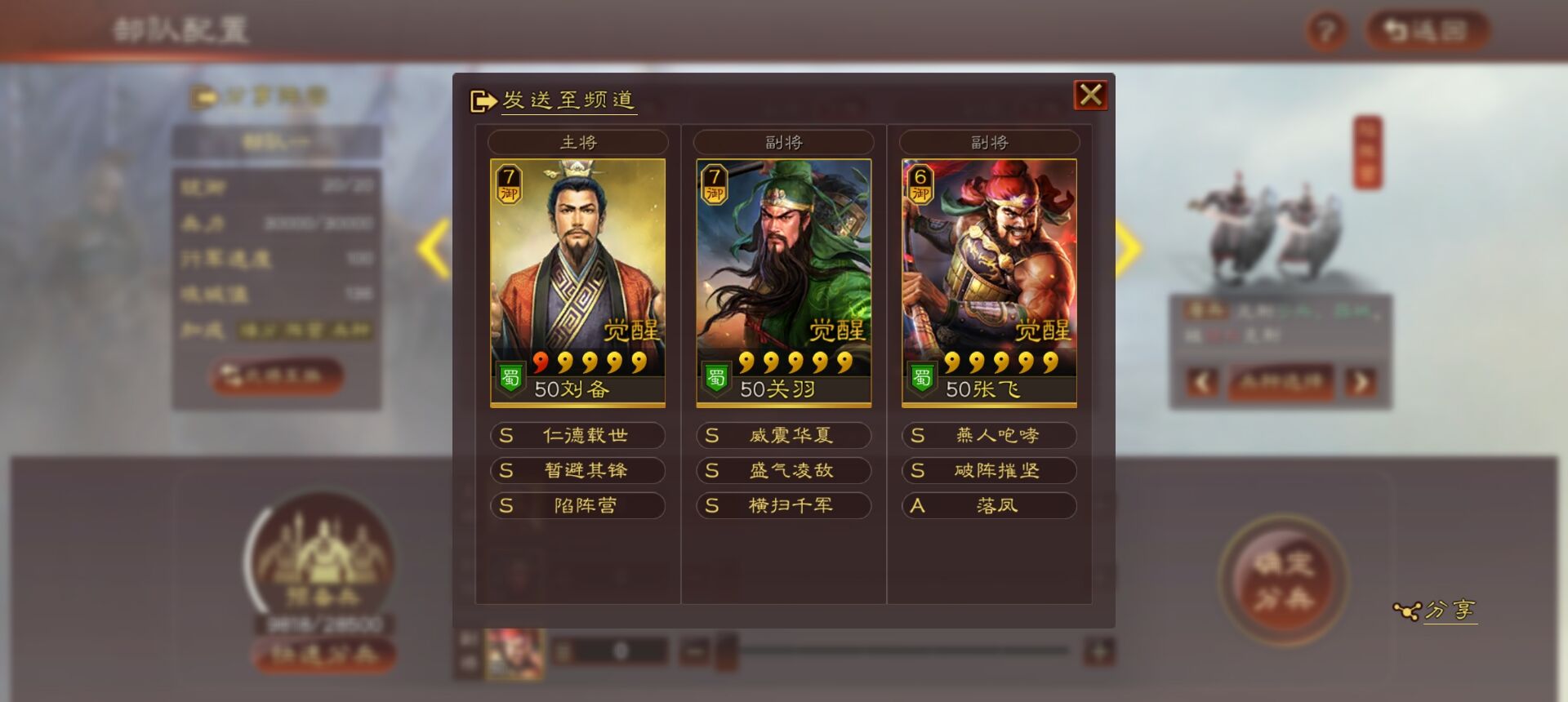Viewport: 1568px width, 702px height.
Task: Select the 主将 header above 刘备
Action: (577, 141)
